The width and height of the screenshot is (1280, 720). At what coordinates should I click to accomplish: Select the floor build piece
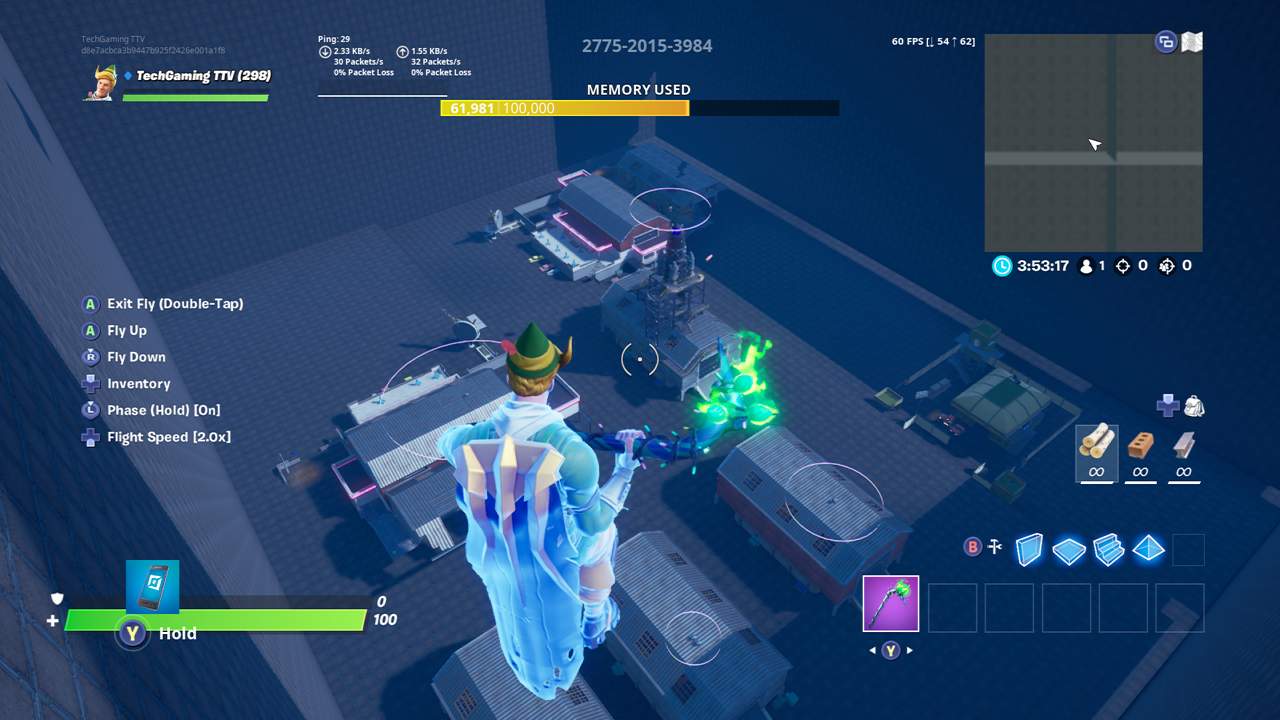1068,549
